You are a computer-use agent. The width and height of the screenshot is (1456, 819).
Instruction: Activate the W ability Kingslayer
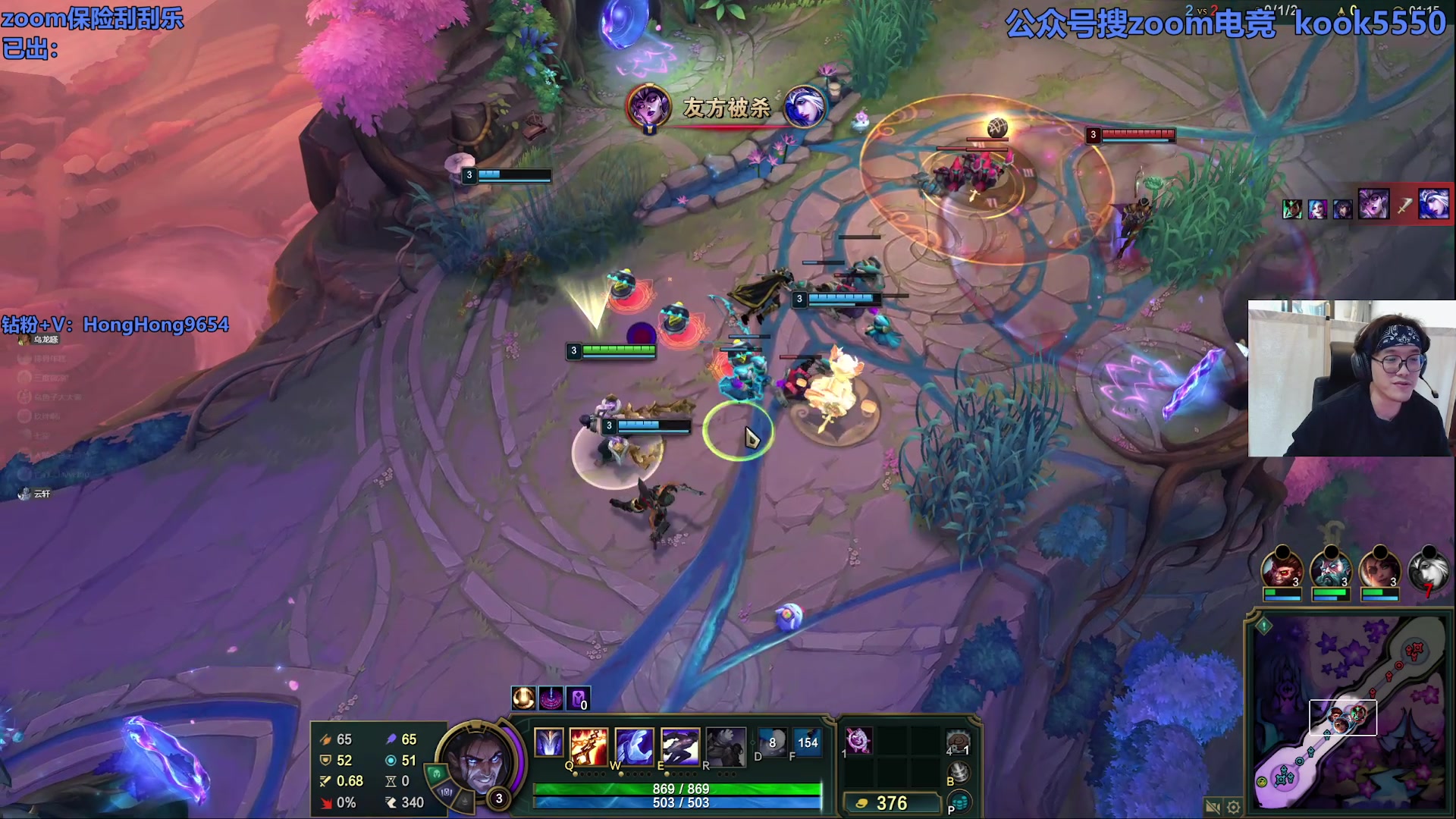pyautogui.click(x=634, y=745)
